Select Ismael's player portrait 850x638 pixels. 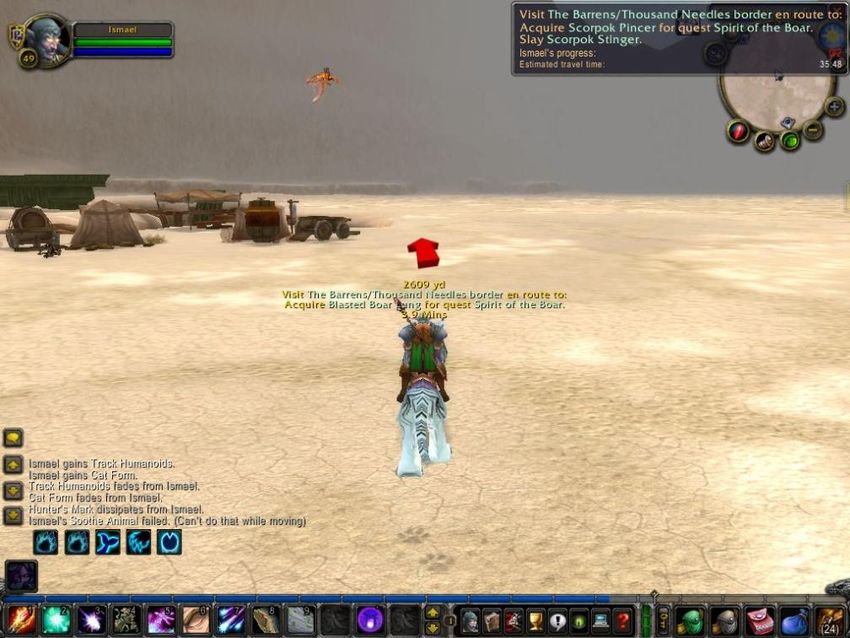[47, 39]
